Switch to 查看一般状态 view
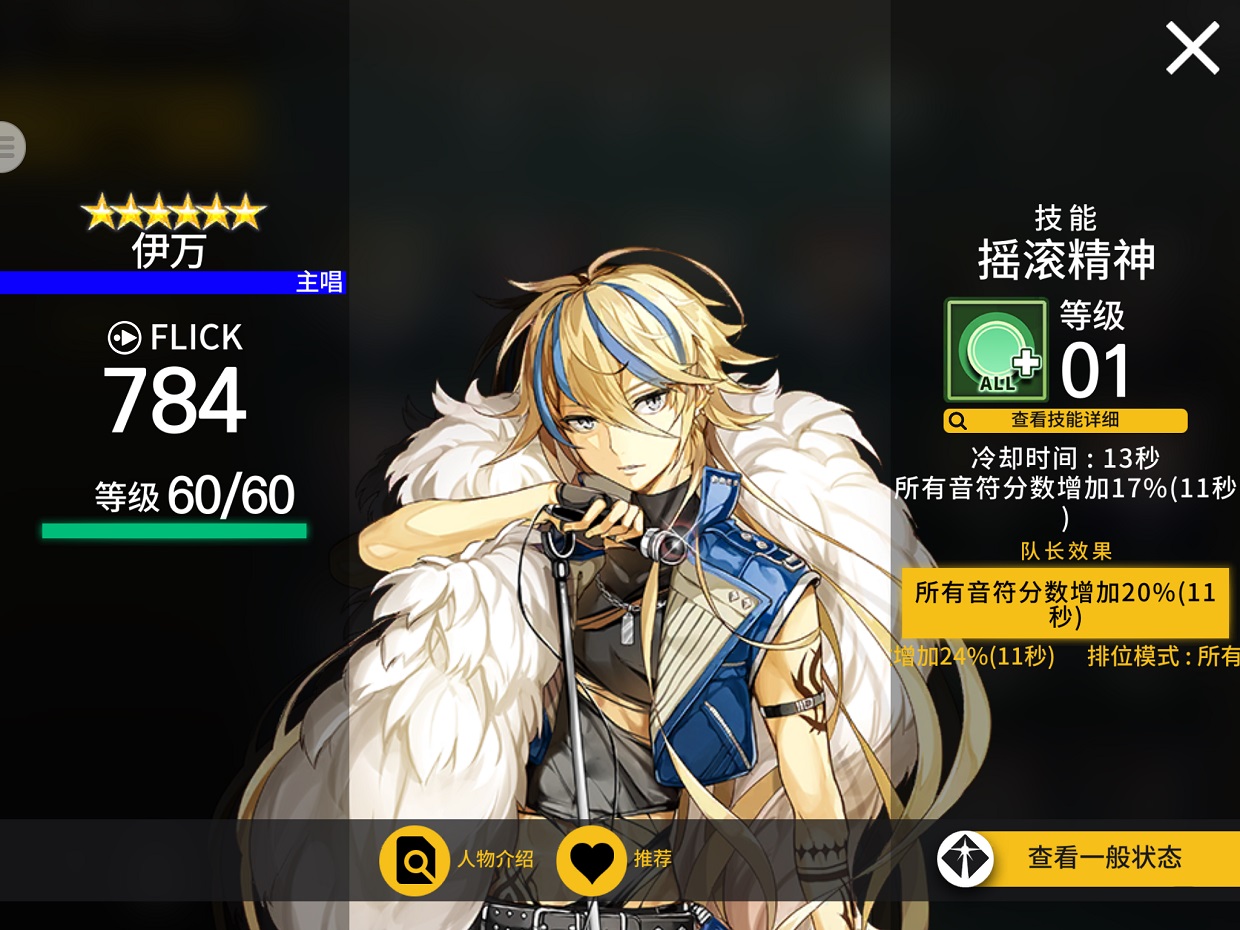Viewport: 1240px width, 930px height. click(x=1088, y=858)
